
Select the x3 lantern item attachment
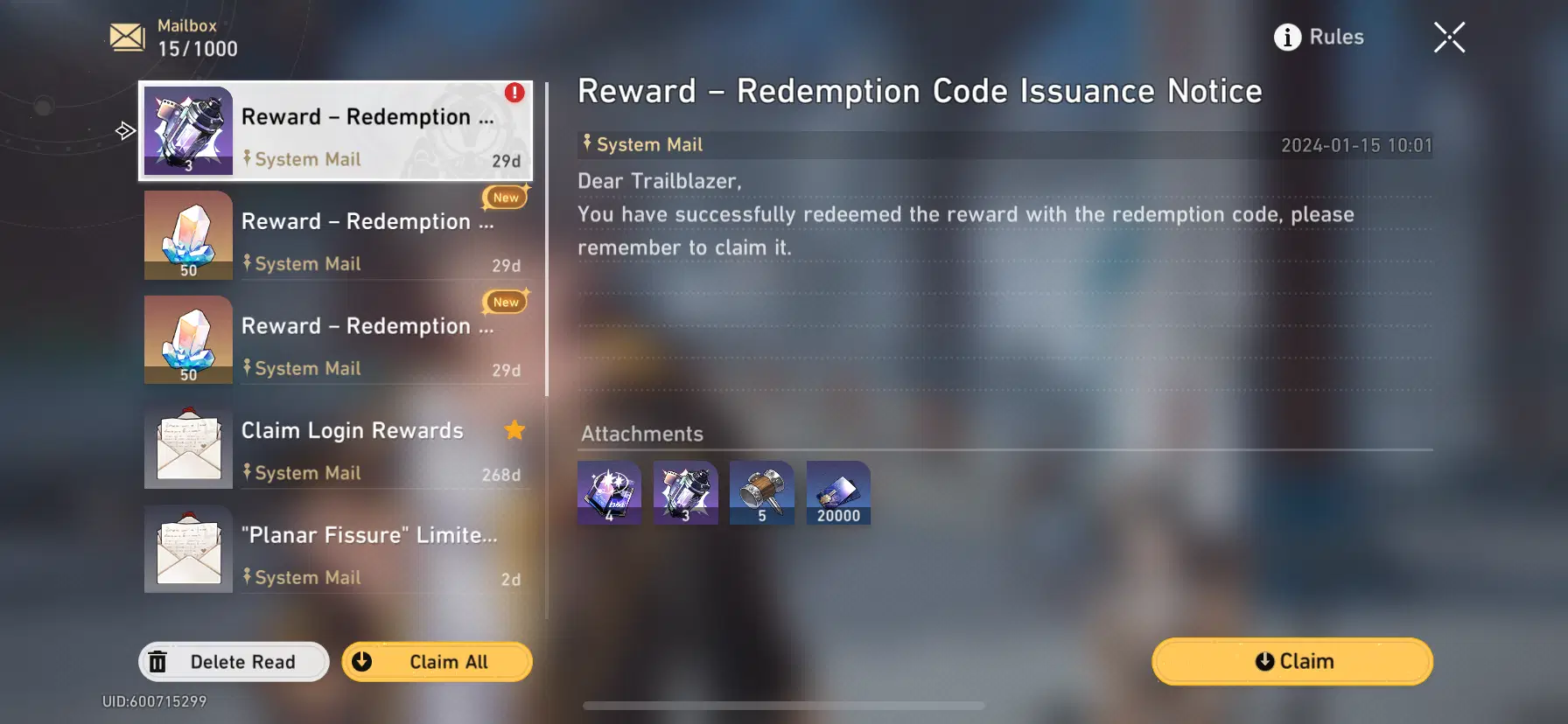685,492
